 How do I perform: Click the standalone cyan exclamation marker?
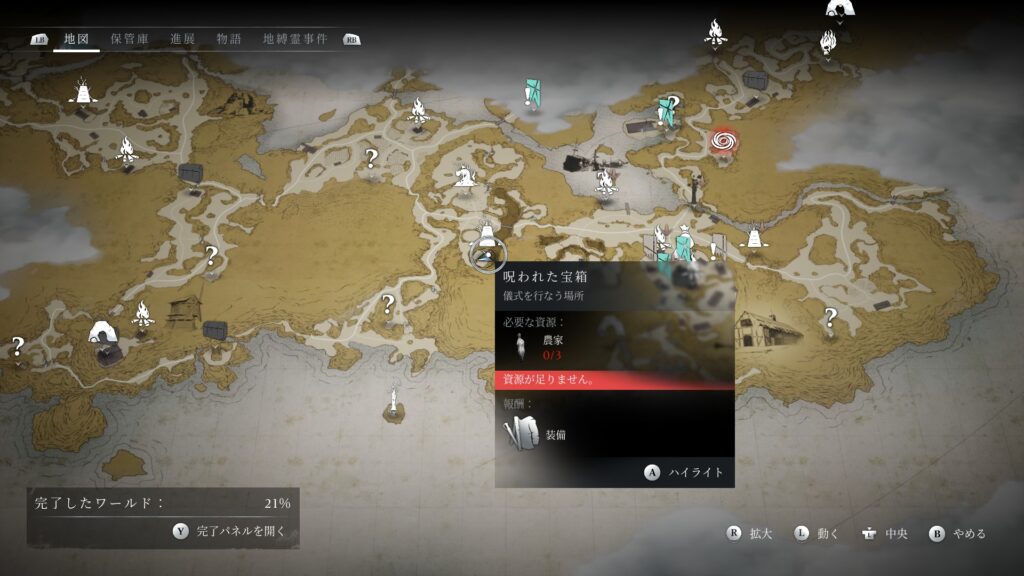tap(530, 94)
